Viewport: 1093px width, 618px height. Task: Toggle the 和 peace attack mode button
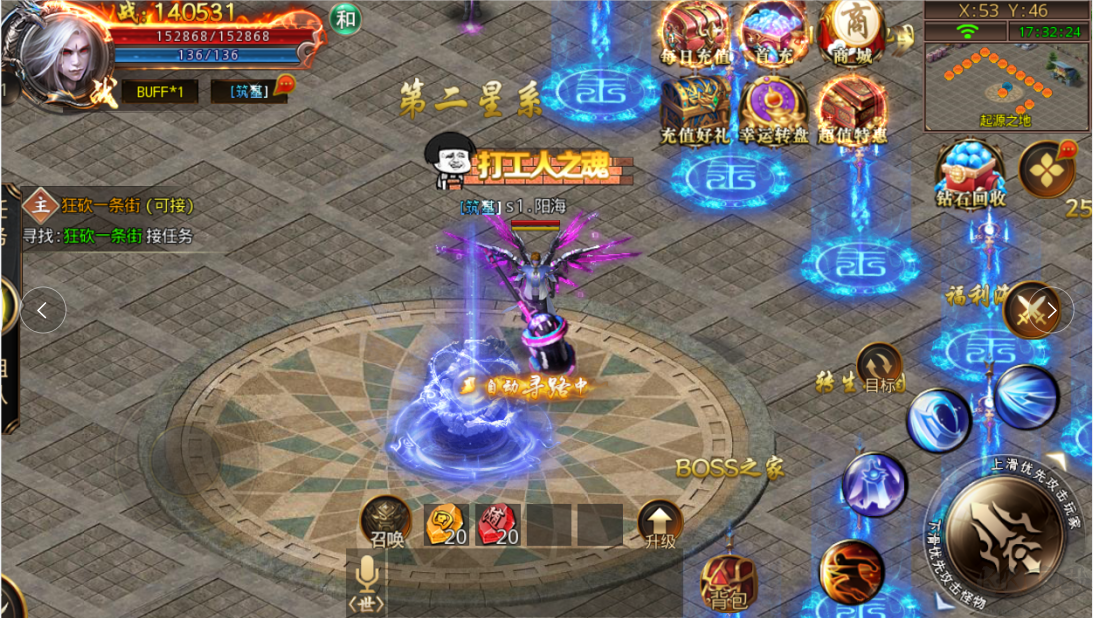click(345, 19)
